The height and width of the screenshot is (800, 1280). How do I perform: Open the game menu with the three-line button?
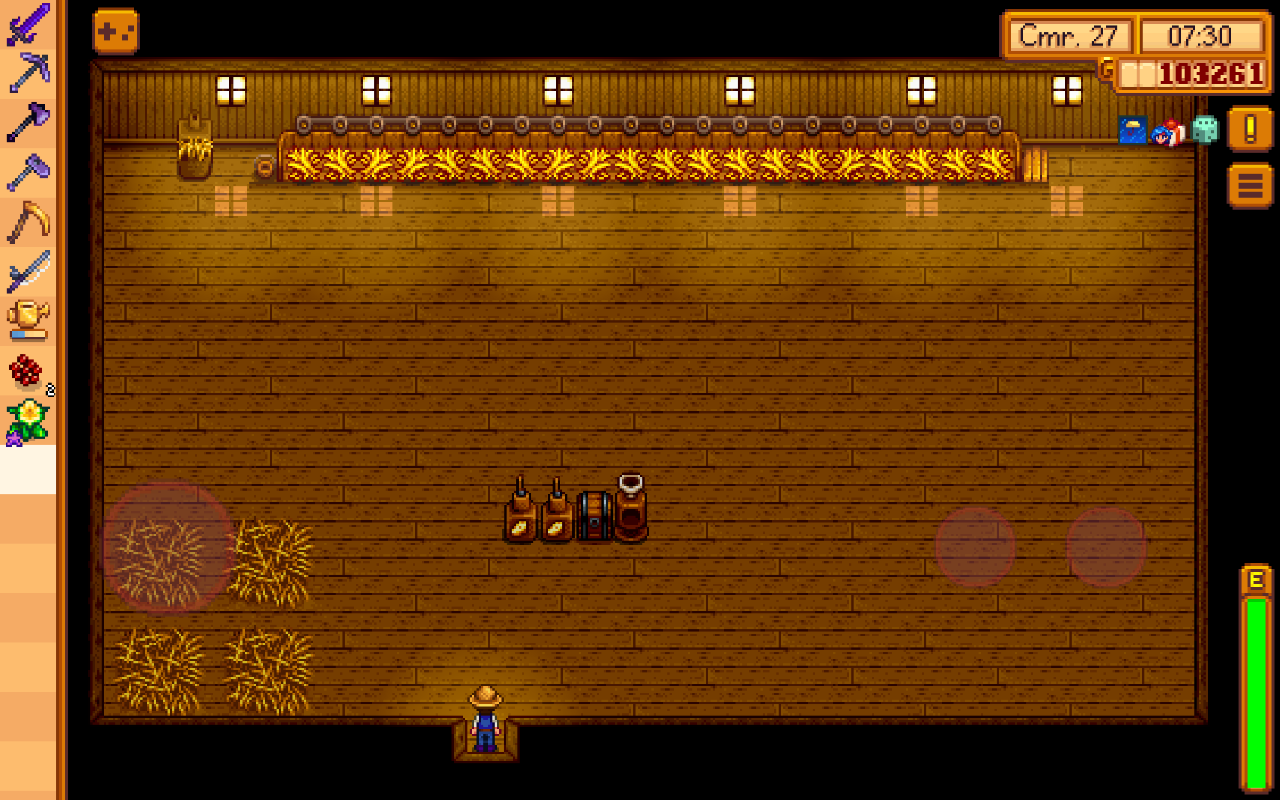tap(1250, 185)
